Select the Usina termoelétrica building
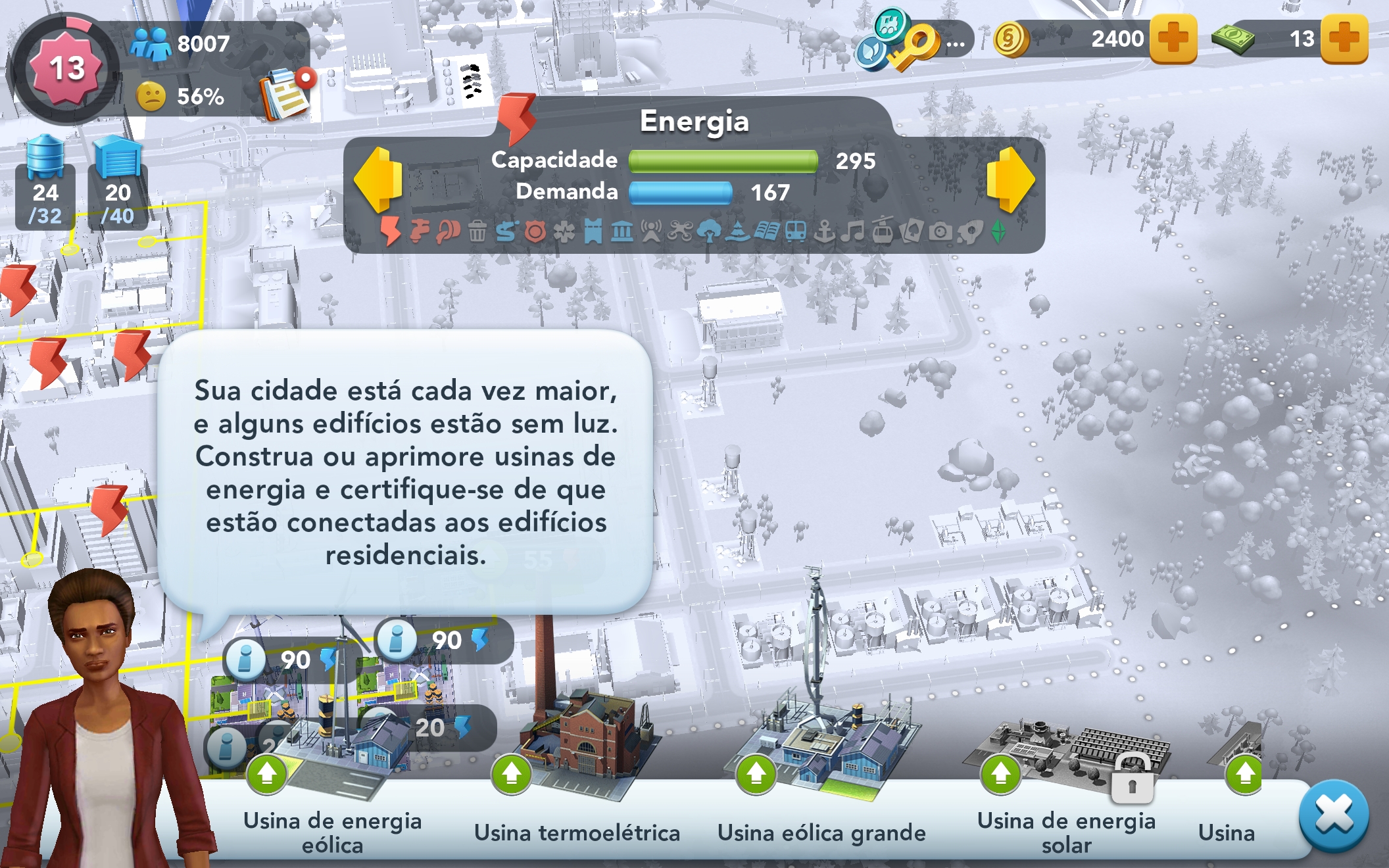This screenshot has width=1389, height=868. click(577, 756)
